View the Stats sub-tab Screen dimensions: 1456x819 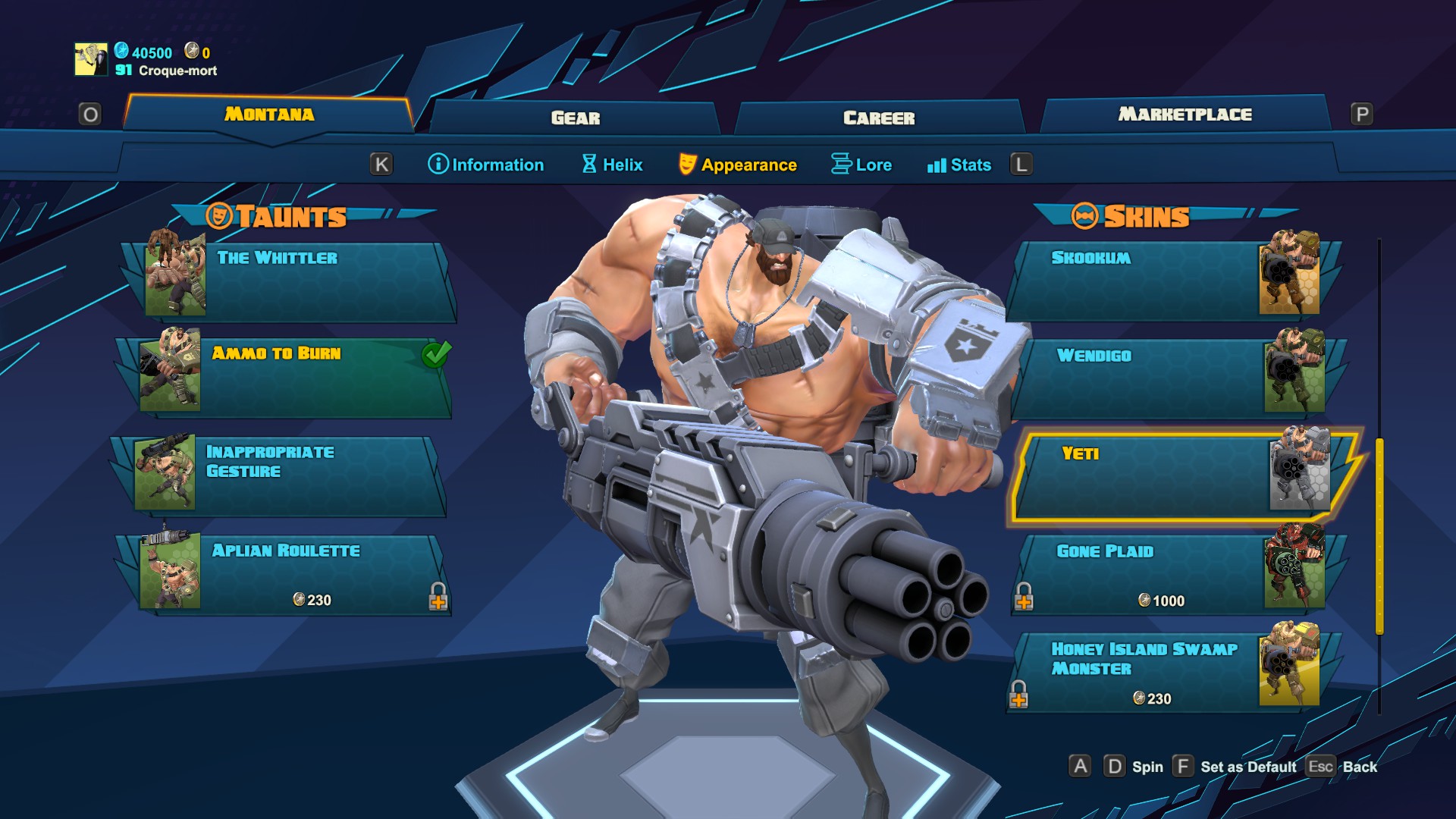pos(959,165)
